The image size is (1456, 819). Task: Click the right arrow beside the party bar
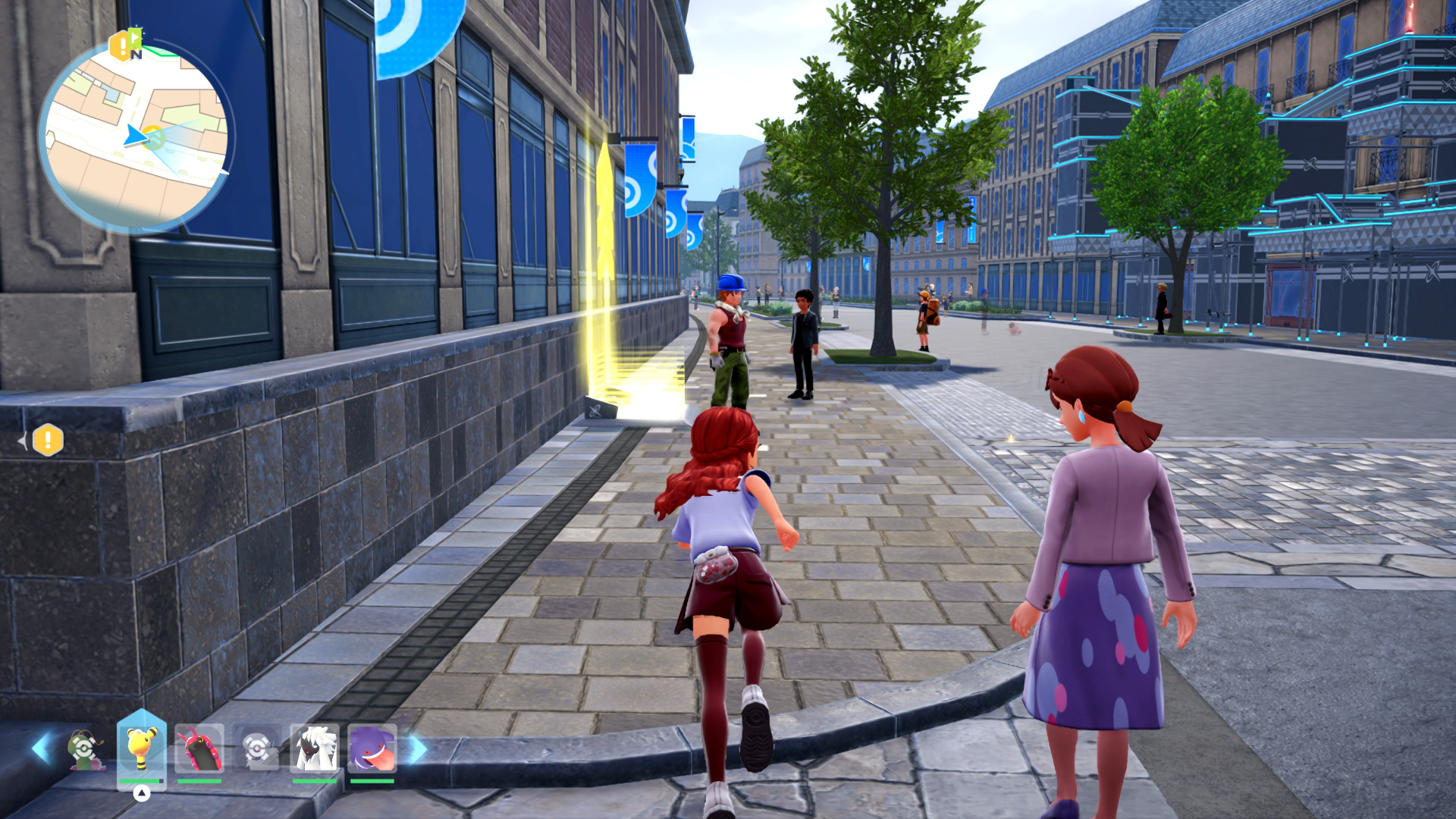418,749
